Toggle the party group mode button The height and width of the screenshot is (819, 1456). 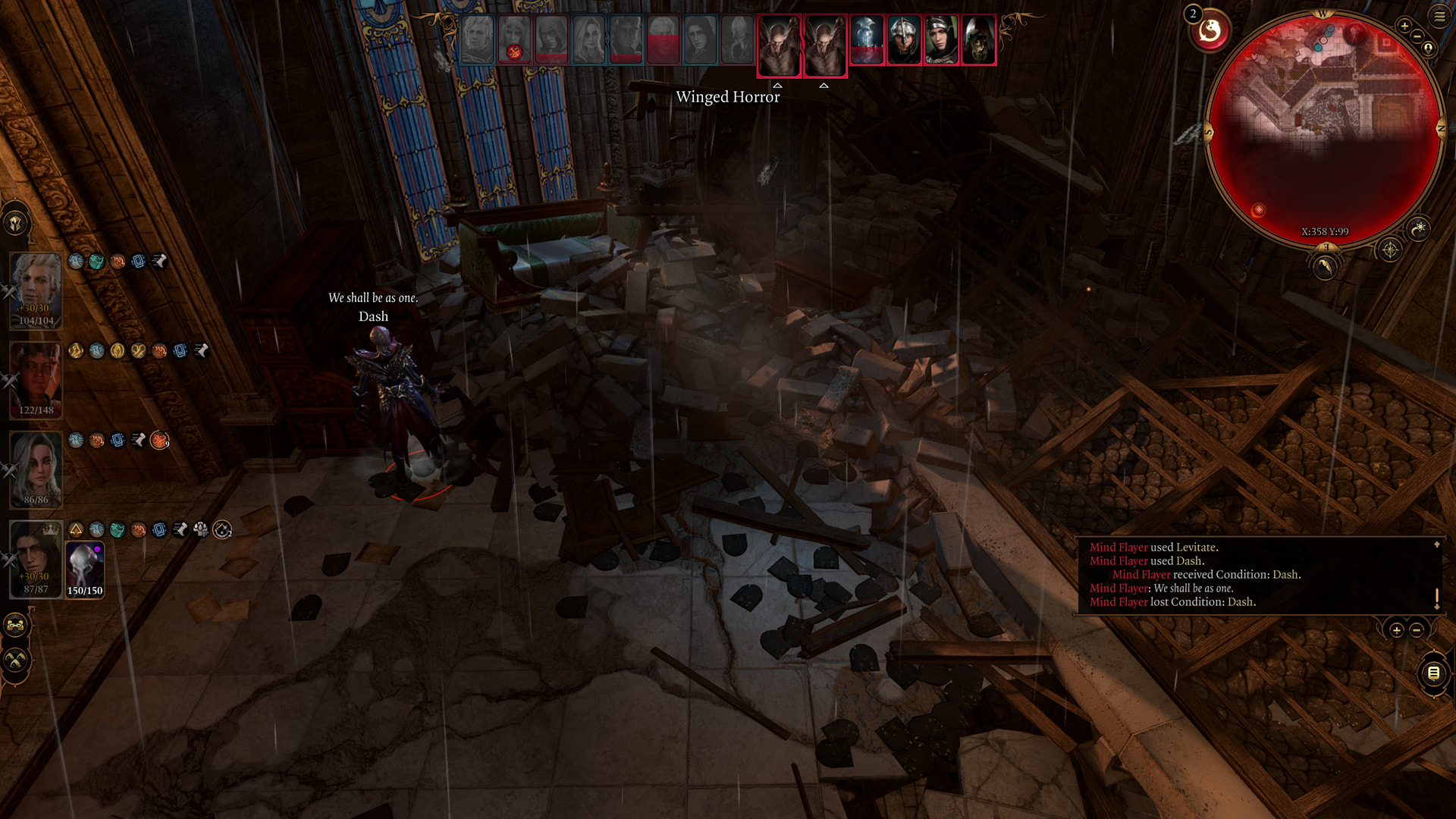point(15,626)
